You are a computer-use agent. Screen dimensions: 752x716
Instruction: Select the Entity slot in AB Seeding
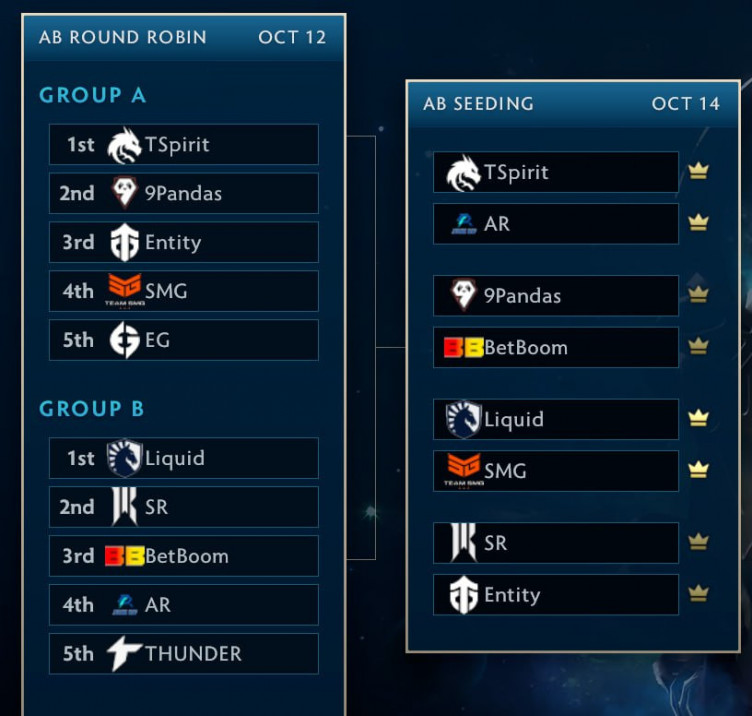tap(556, 596)
